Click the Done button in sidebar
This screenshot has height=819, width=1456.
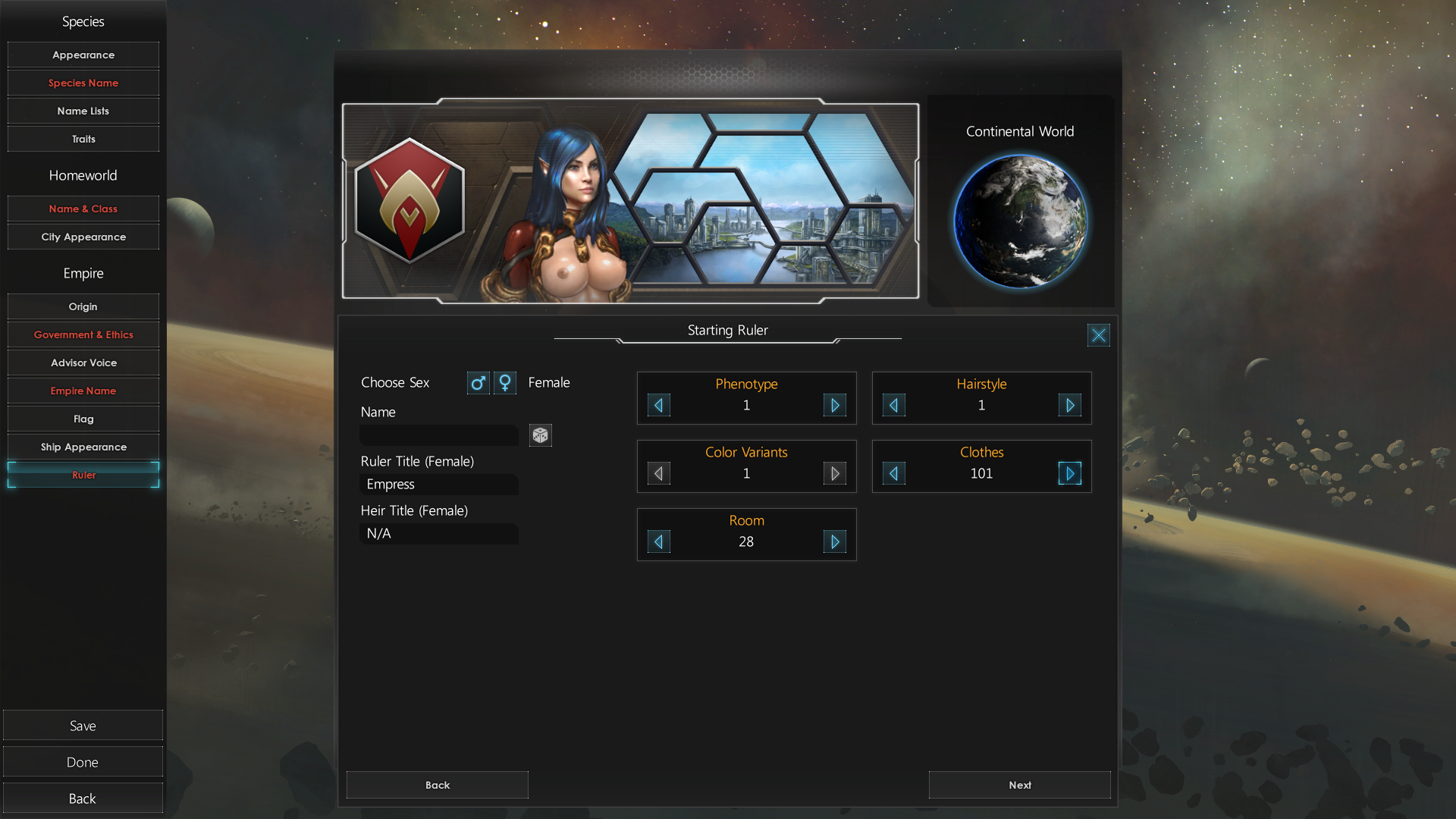83,762
